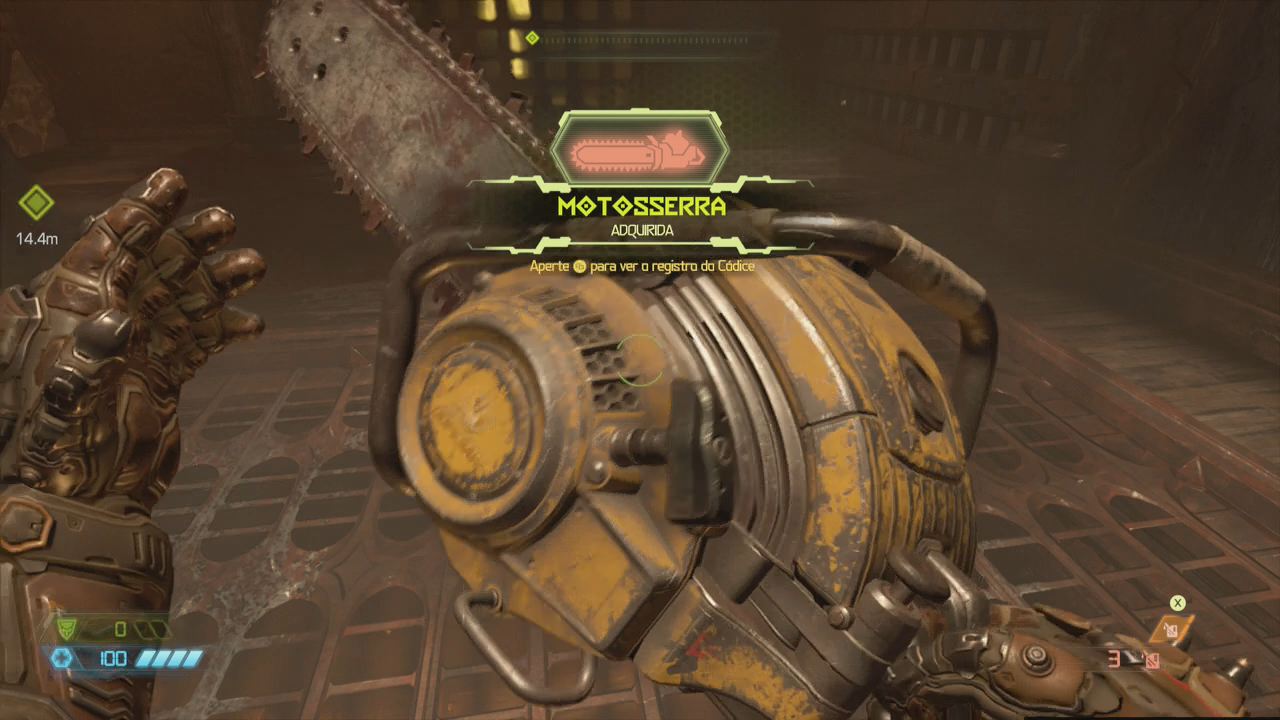This screenshot has width=1280, height=720.
Task: Click the blue health cross icon
Action: (62, 658)
